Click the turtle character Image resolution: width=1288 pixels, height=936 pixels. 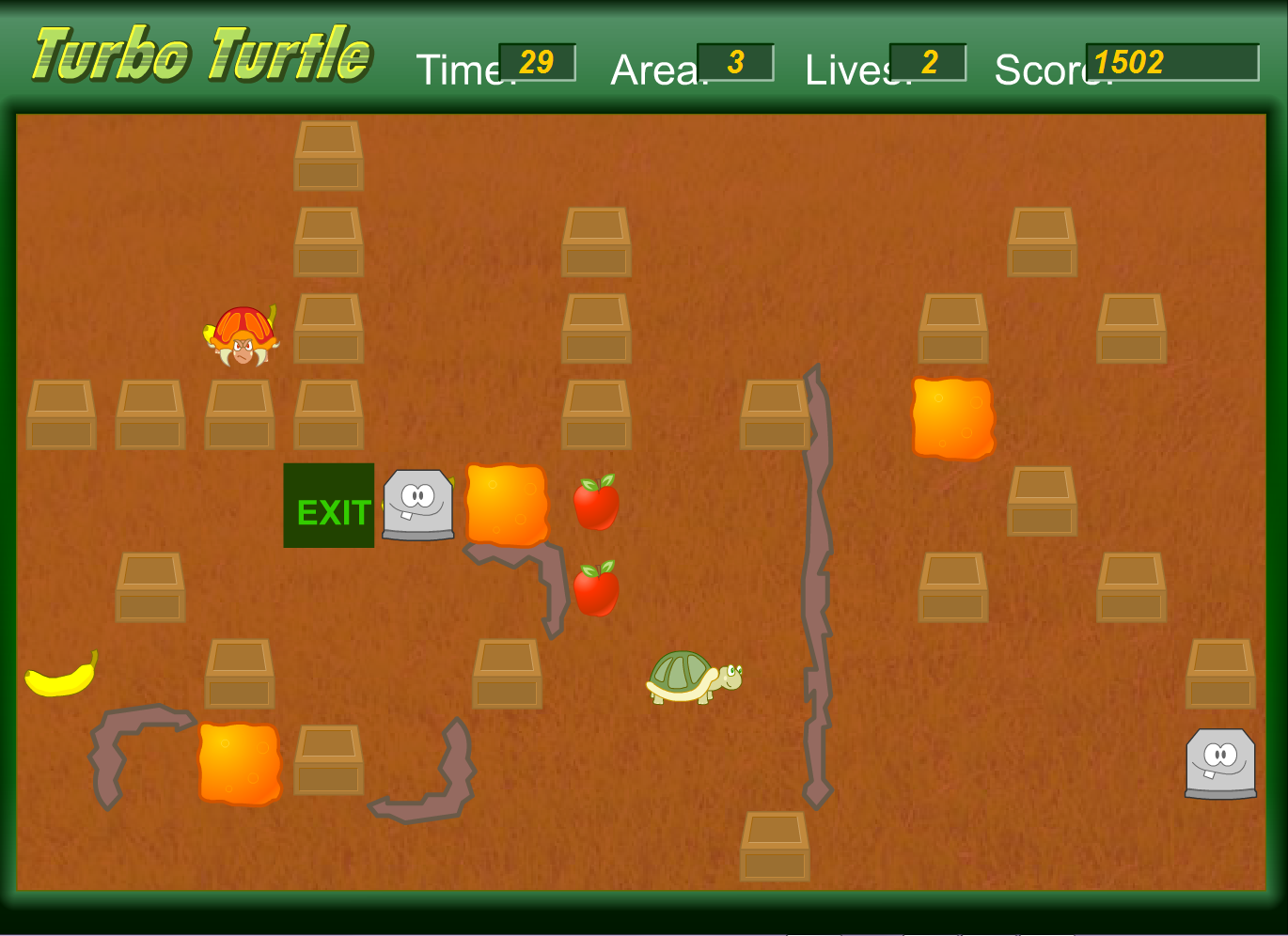(x=693, y=679)
